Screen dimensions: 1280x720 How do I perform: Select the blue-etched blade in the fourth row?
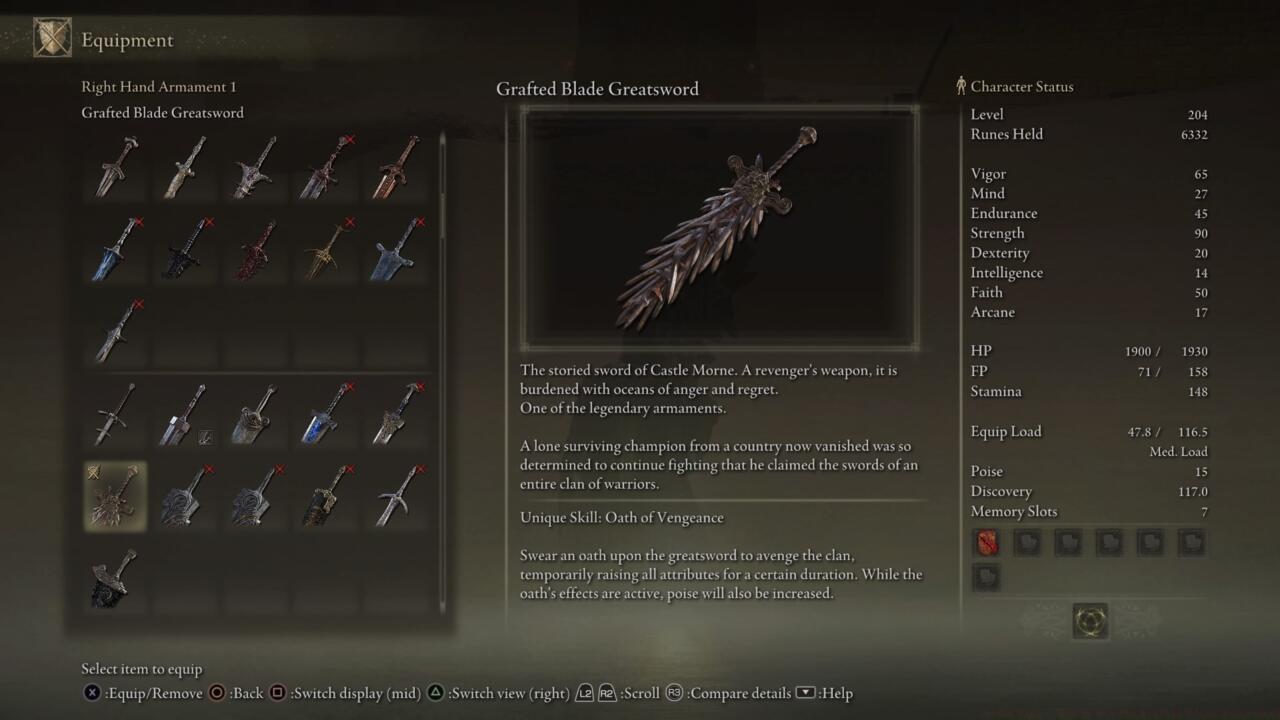coord(324,413)
